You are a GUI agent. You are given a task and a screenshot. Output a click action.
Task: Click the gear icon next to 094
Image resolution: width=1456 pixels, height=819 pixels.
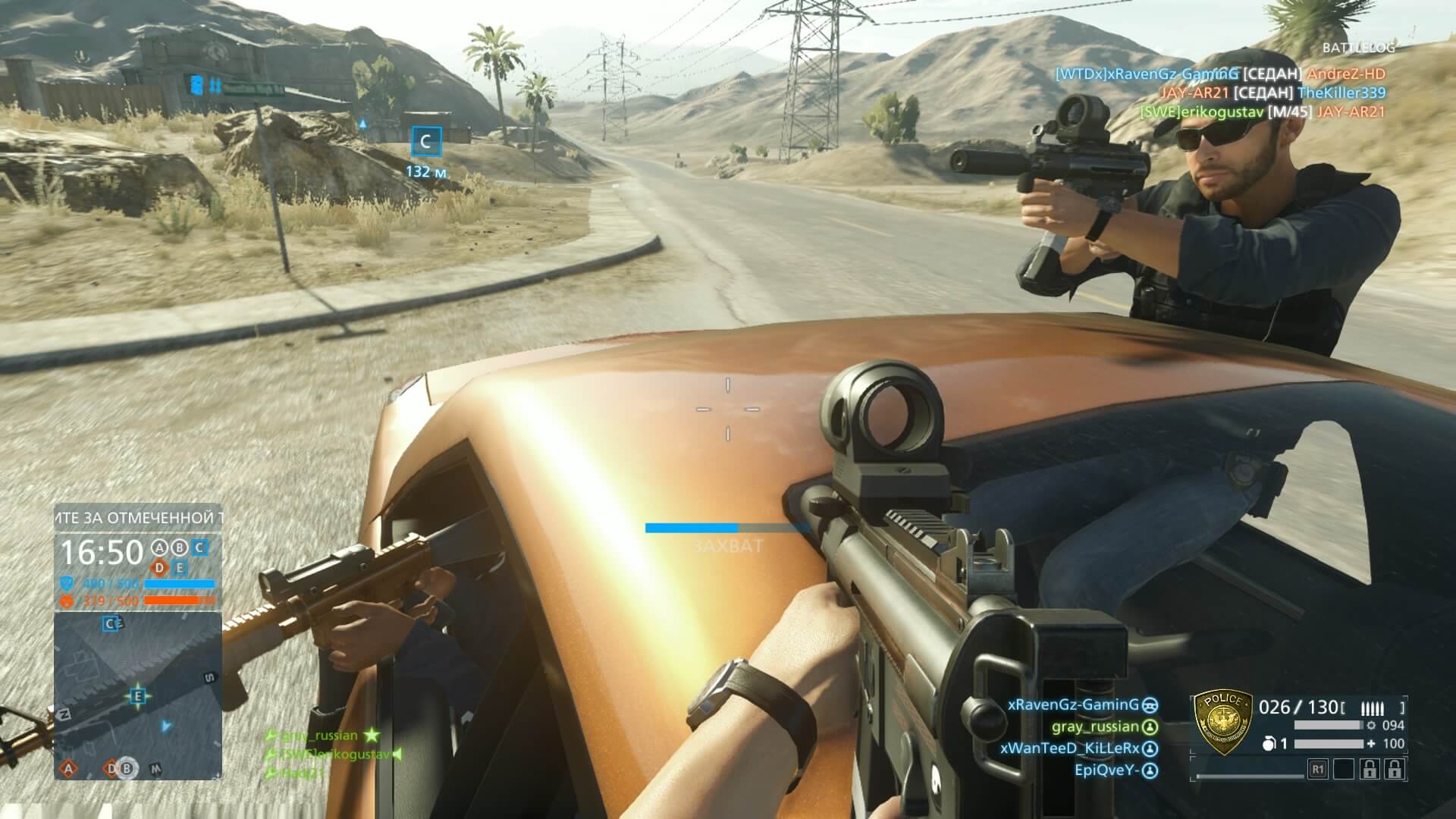(1372, 724)
